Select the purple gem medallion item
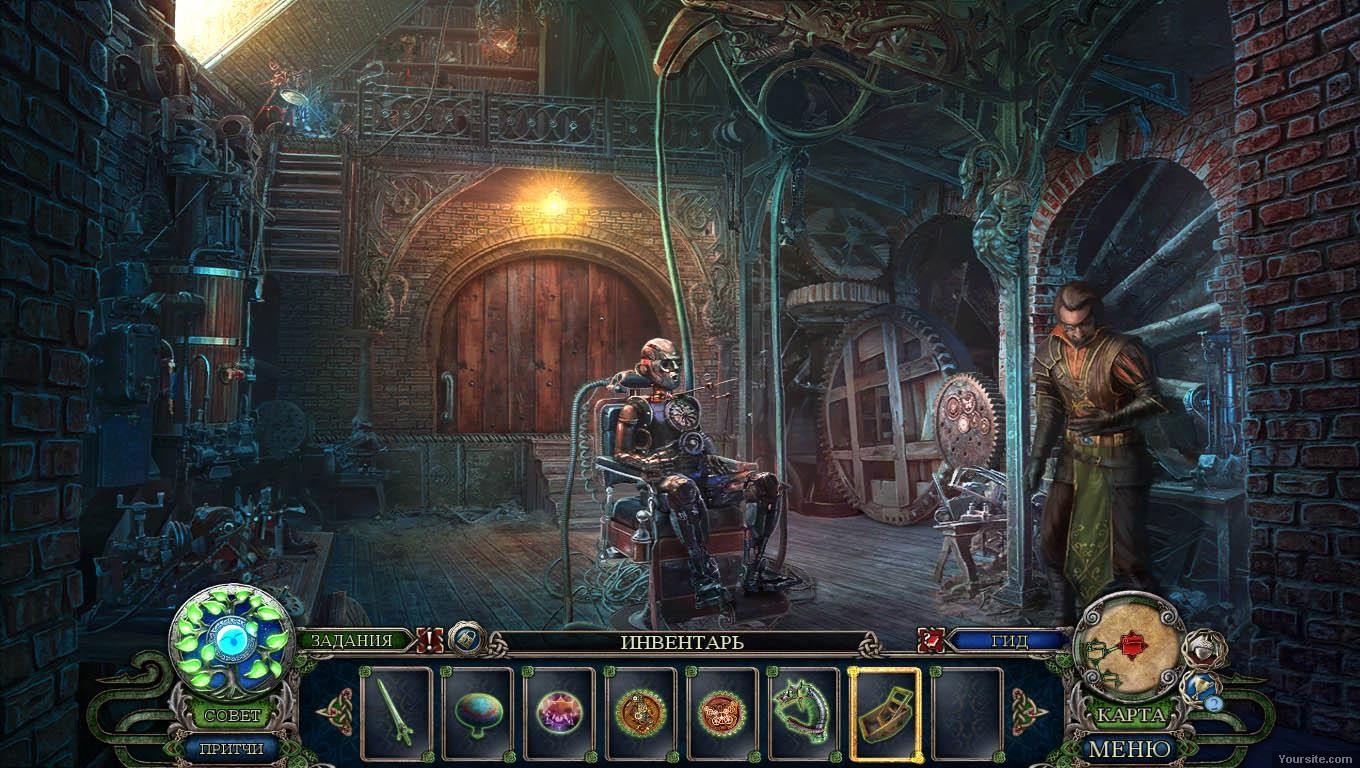The height and width of the screenshot is (768, 1360). tap(559, 713)
